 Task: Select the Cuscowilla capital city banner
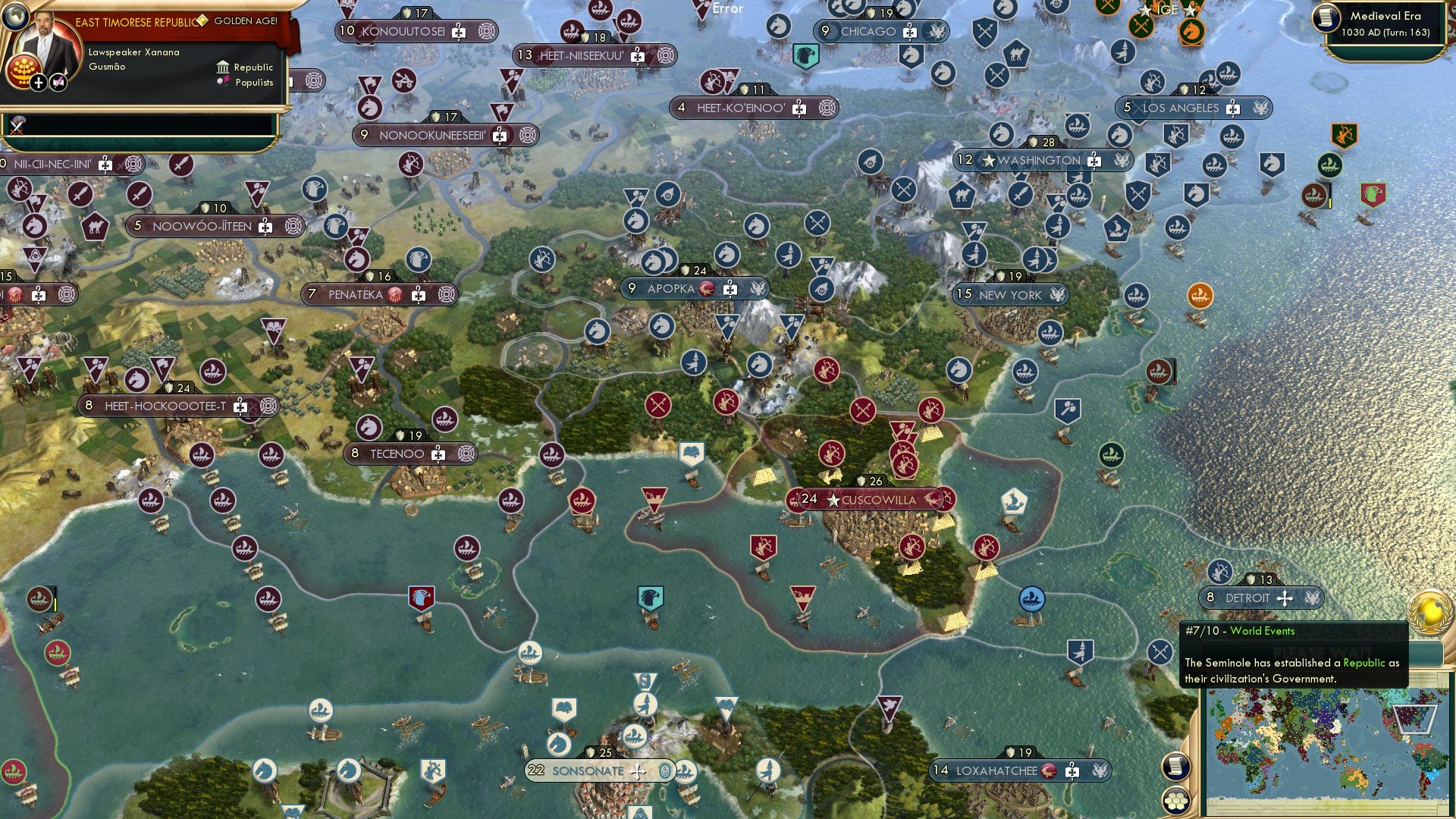coord(877,500)
